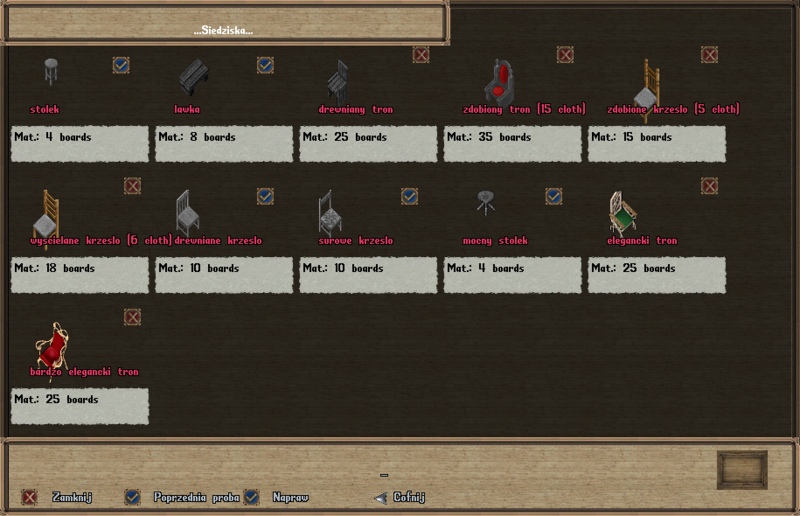Go back with the Cofnij arrow
The image size is (800, 516).
click(x=380, y=497)
